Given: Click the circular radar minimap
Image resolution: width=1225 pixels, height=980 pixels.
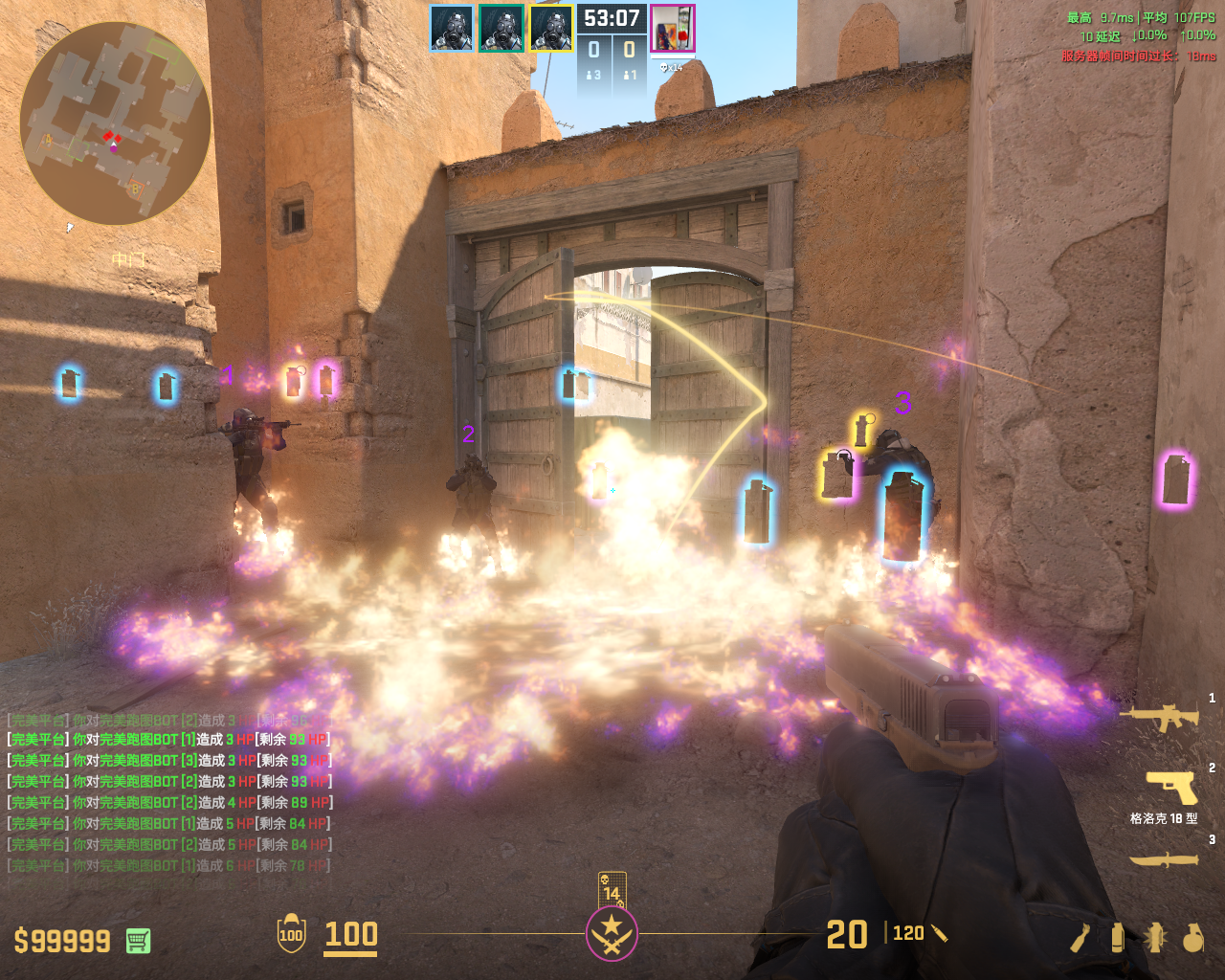Looking at the screenshot, I should [x=115, y=122].
